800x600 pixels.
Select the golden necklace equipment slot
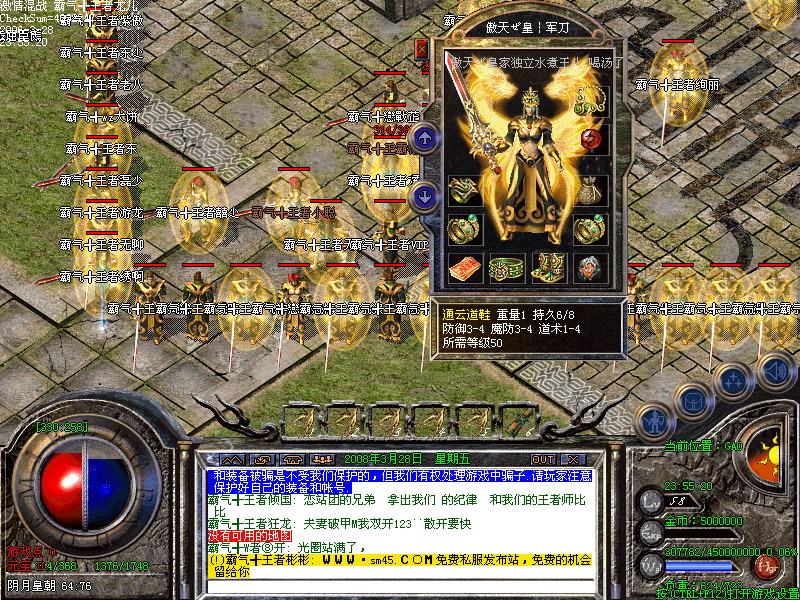pyautogui.click(x=591, y=100)
